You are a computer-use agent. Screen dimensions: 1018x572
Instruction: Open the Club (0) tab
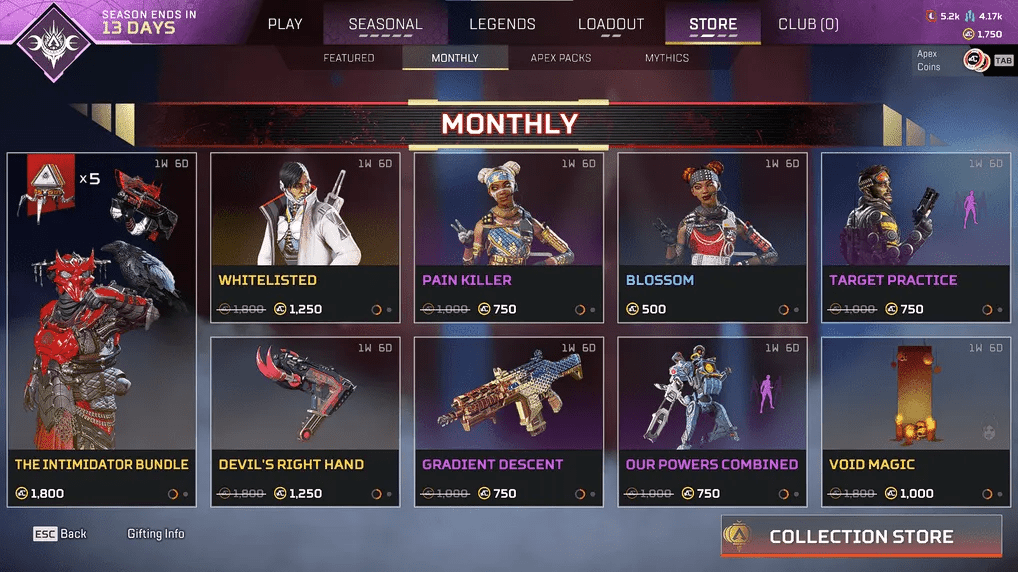[808, 24]
